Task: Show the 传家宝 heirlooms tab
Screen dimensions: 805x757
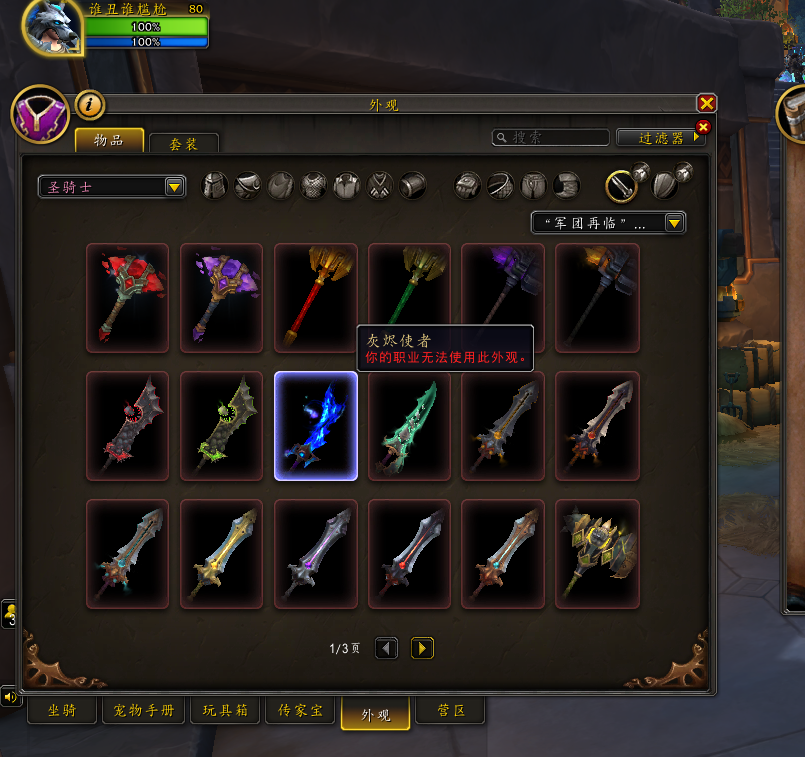Action: [x=300, y=712]
